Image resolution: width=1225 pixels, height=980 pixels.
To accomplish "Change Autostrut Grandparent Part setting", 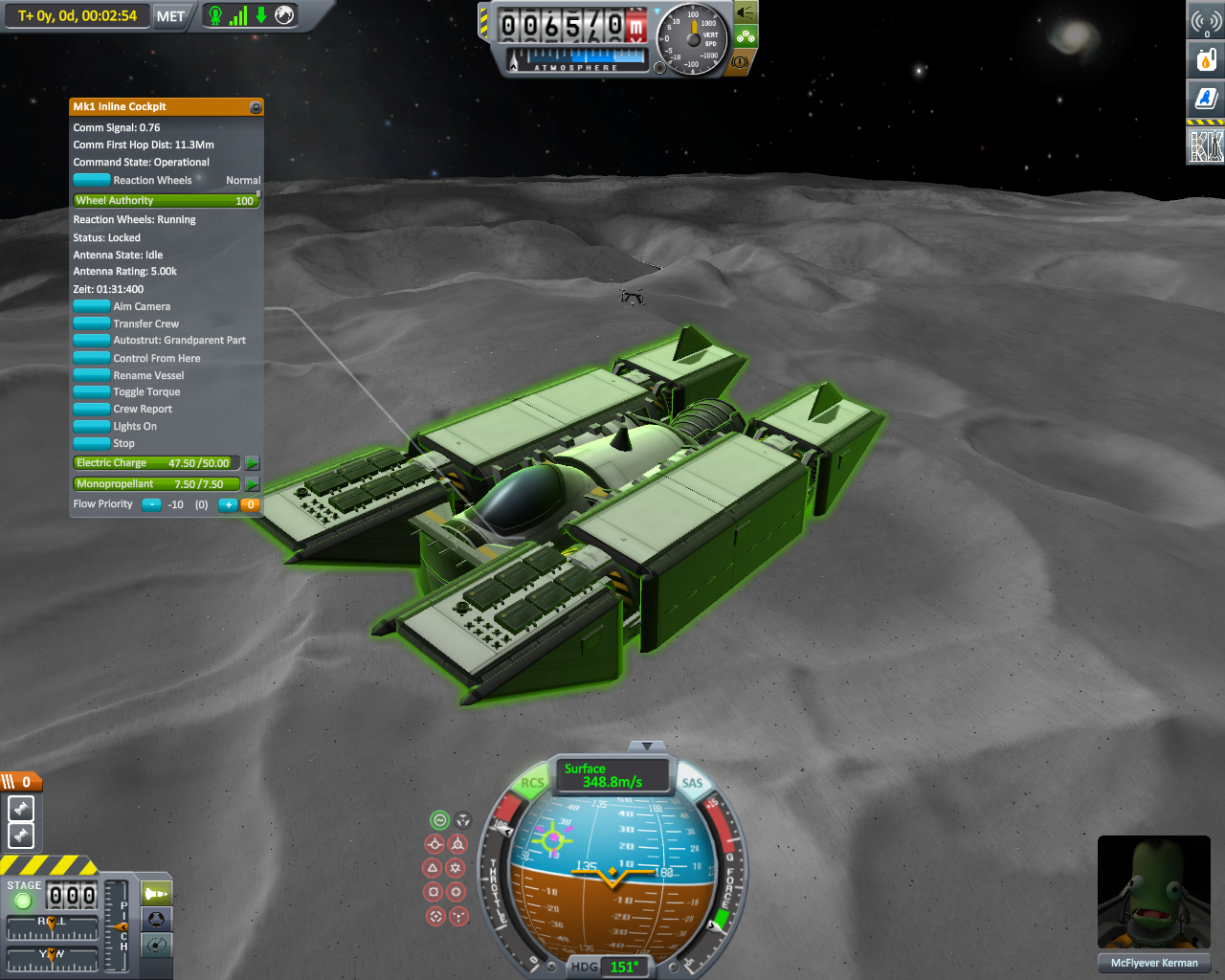I will [x=92, y=341].
